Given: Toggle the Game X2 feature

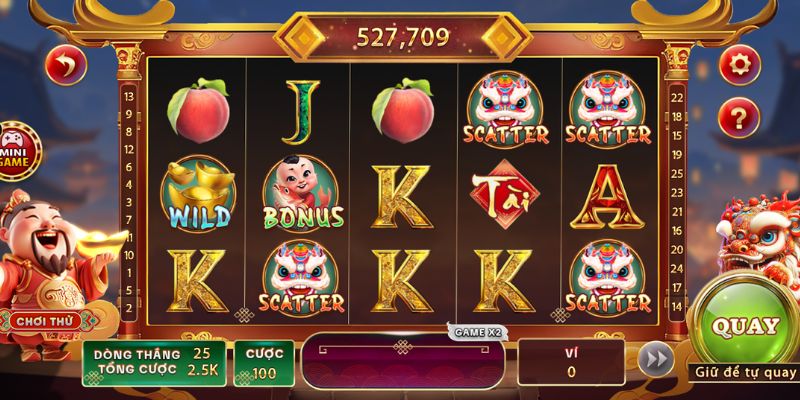Looking at the screenshot, I should click(473, 331).
